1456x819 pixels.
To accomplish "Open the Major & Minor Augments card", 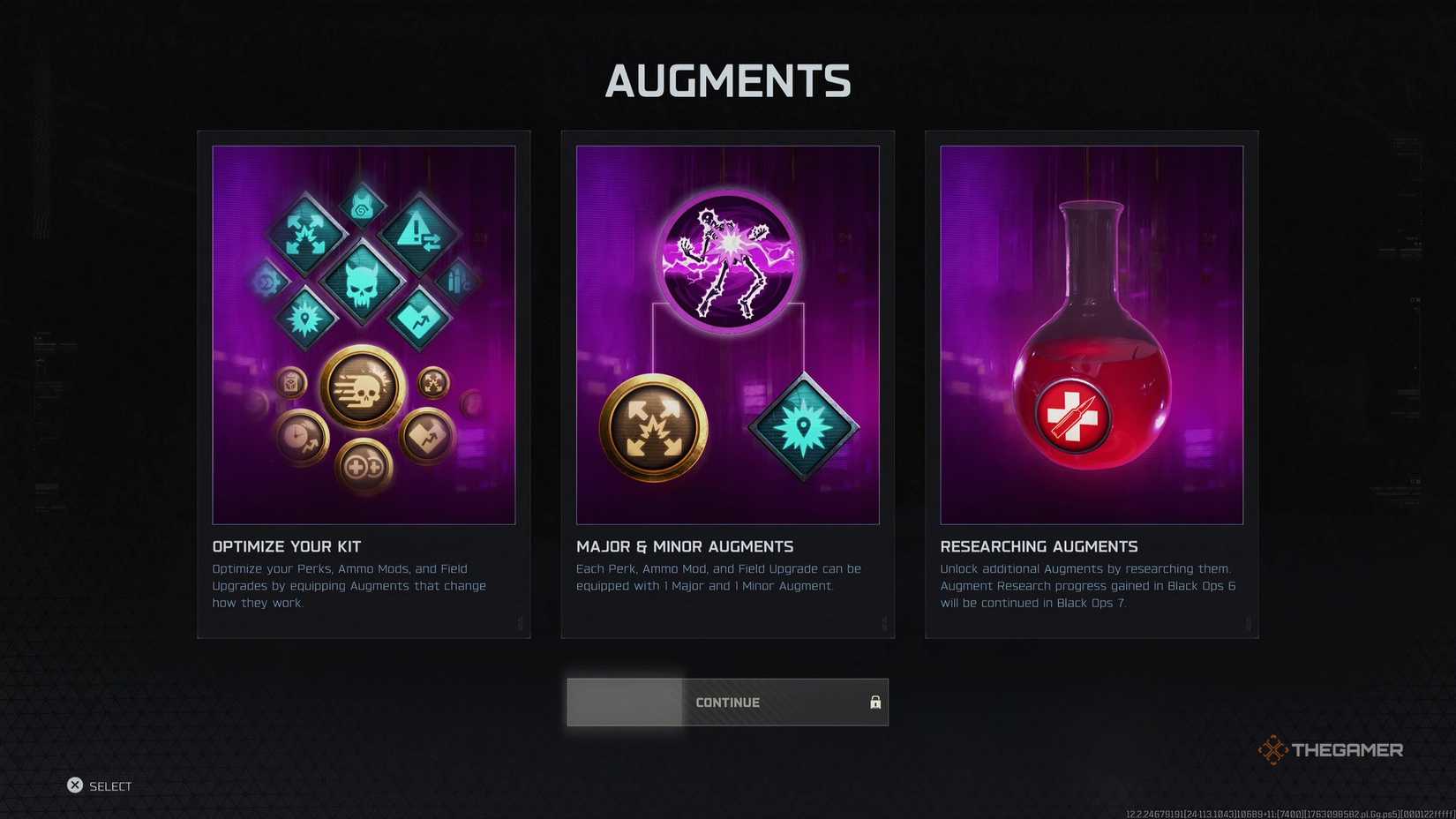I will [727, 384].
